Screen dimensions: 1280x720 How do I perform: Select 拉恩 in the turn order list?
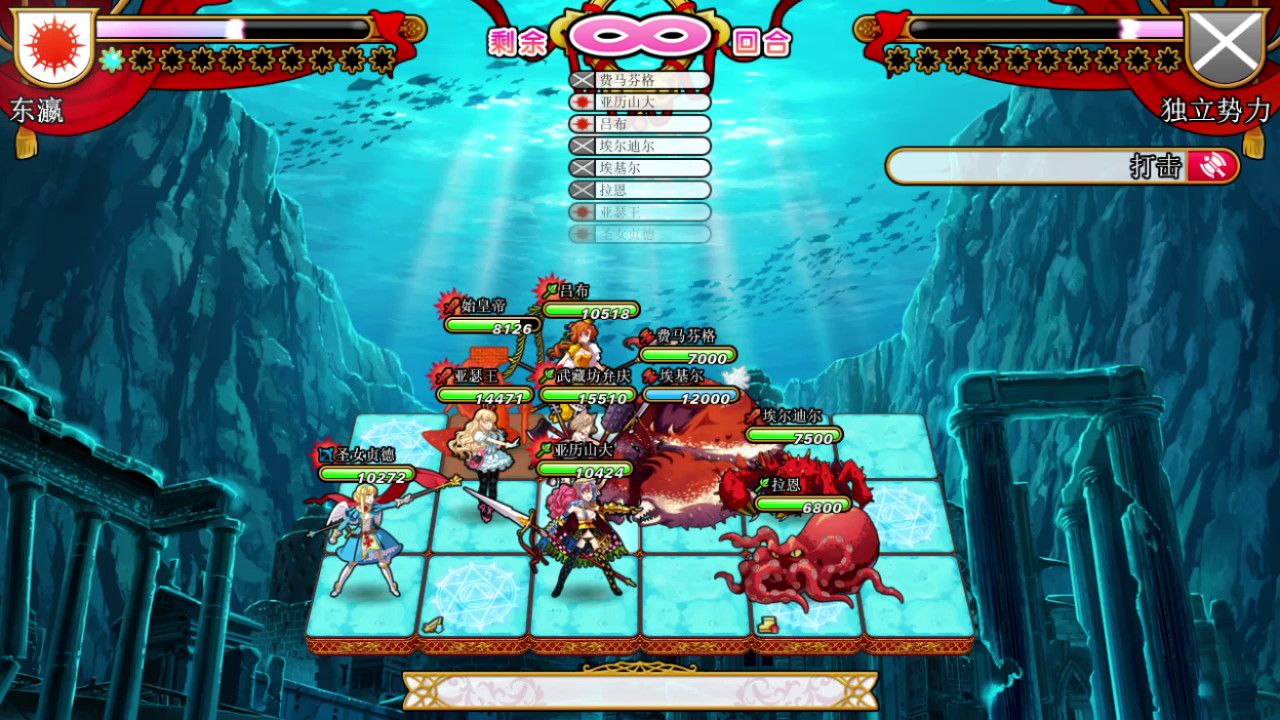[640, 190]
